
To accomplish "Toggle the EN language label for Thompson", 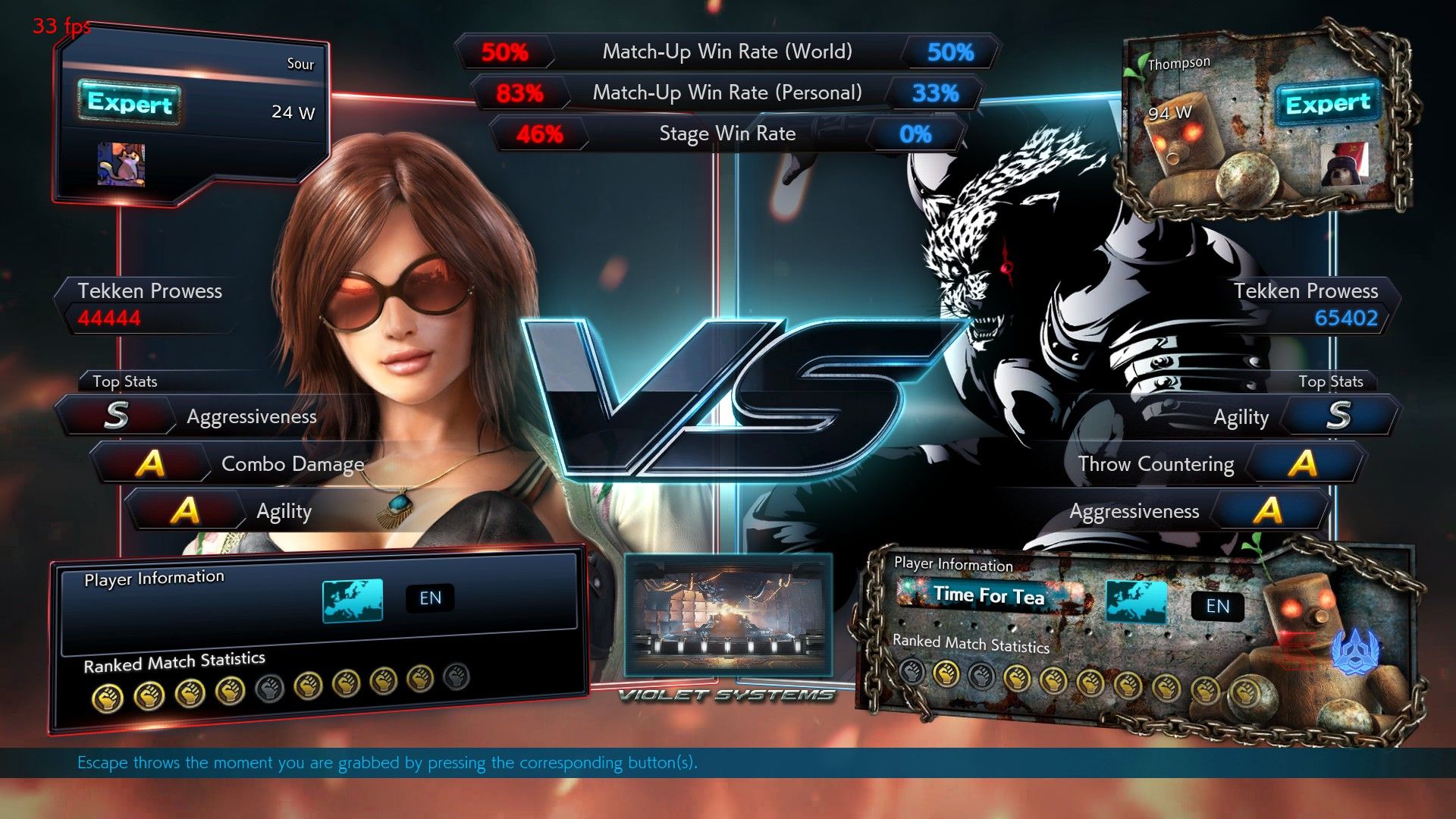I will [x=1217, y=607].
